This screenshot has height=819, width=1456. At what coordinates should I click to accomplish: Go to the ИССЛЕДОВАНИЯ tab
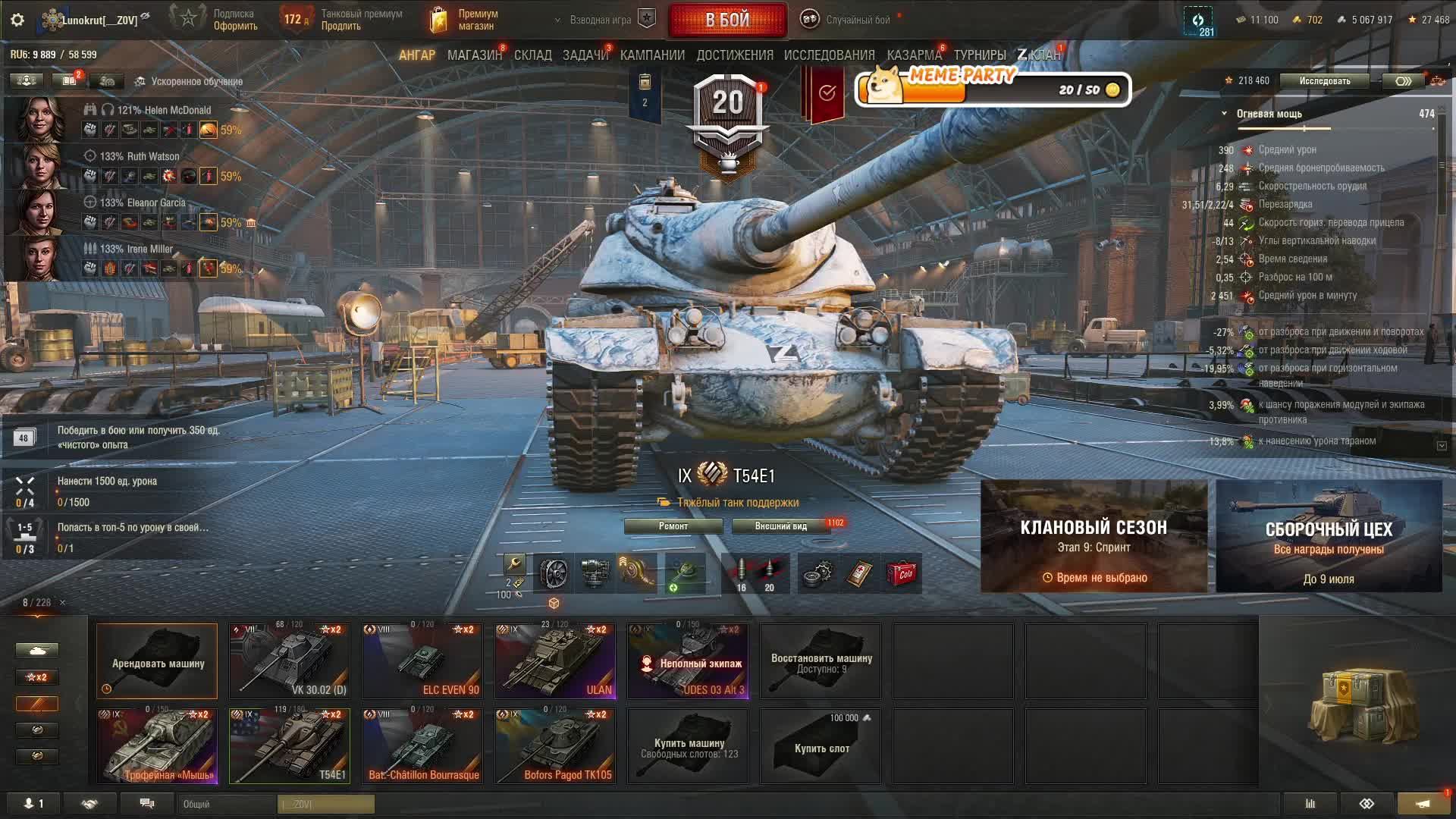tap(829, 55)
